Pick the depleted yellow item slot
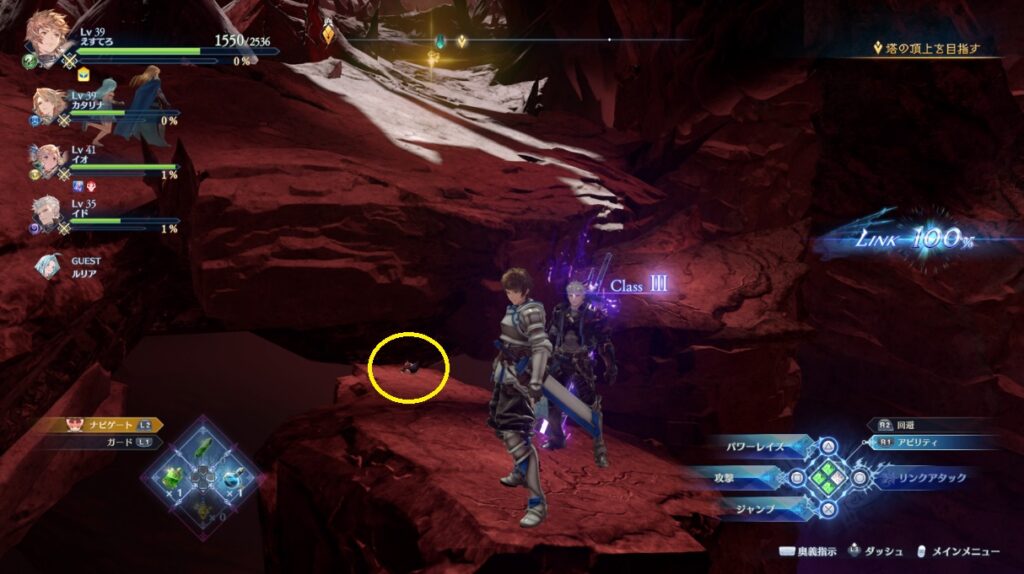Screen dimensions: 1024x574 click(203, 508)
